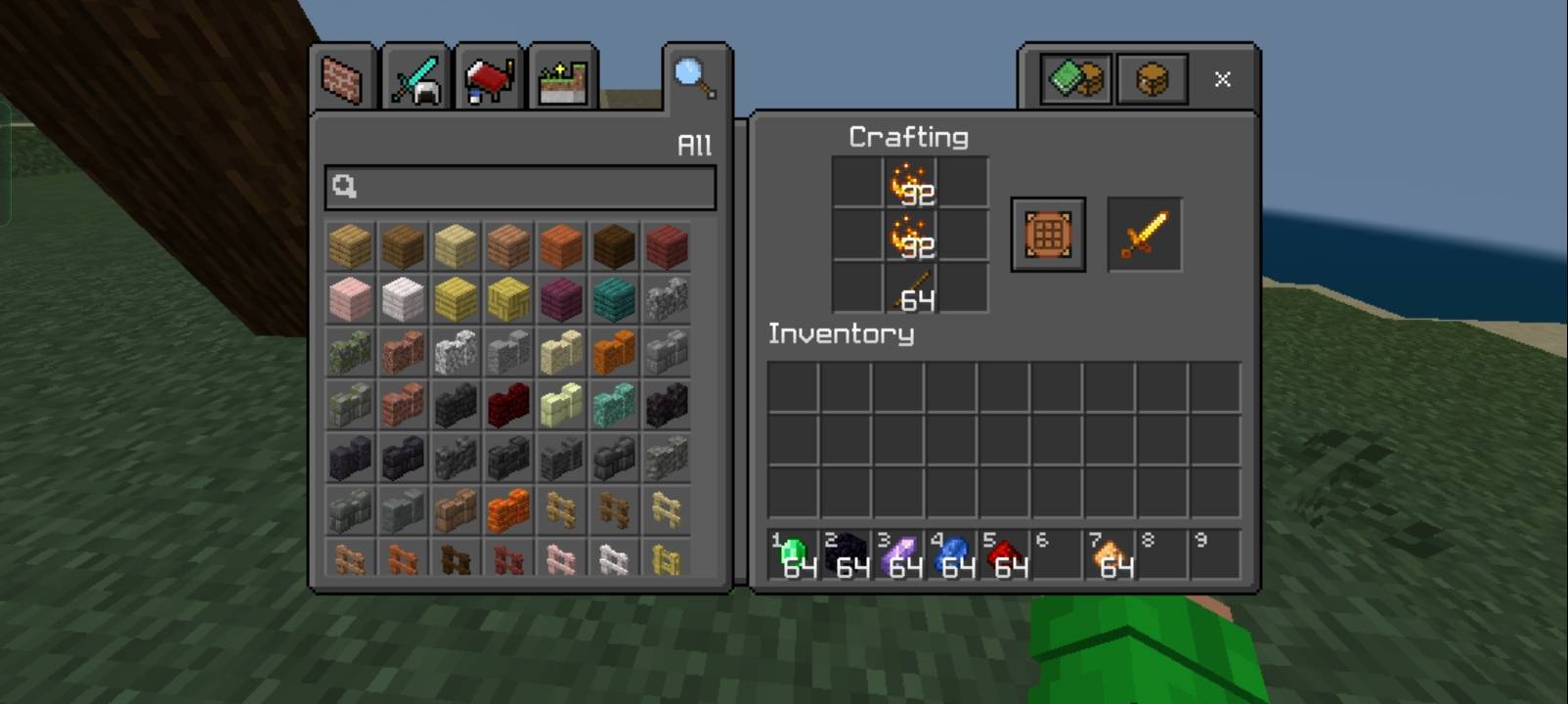The width and height of the screenshot is (1568, 704).
Task: Open the Nature tab with grass block icon
Action: click(562, 79)
